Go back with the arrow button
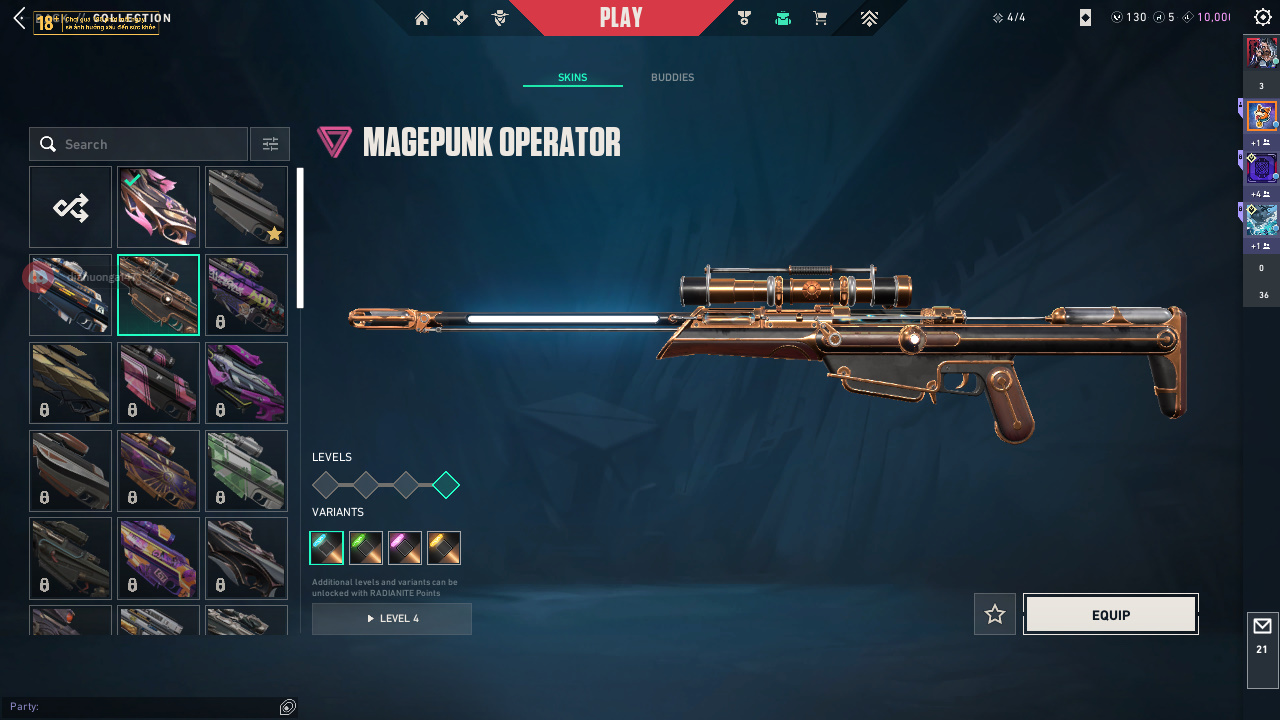Screen dimensions: 1280x720 tap(19, 18)
